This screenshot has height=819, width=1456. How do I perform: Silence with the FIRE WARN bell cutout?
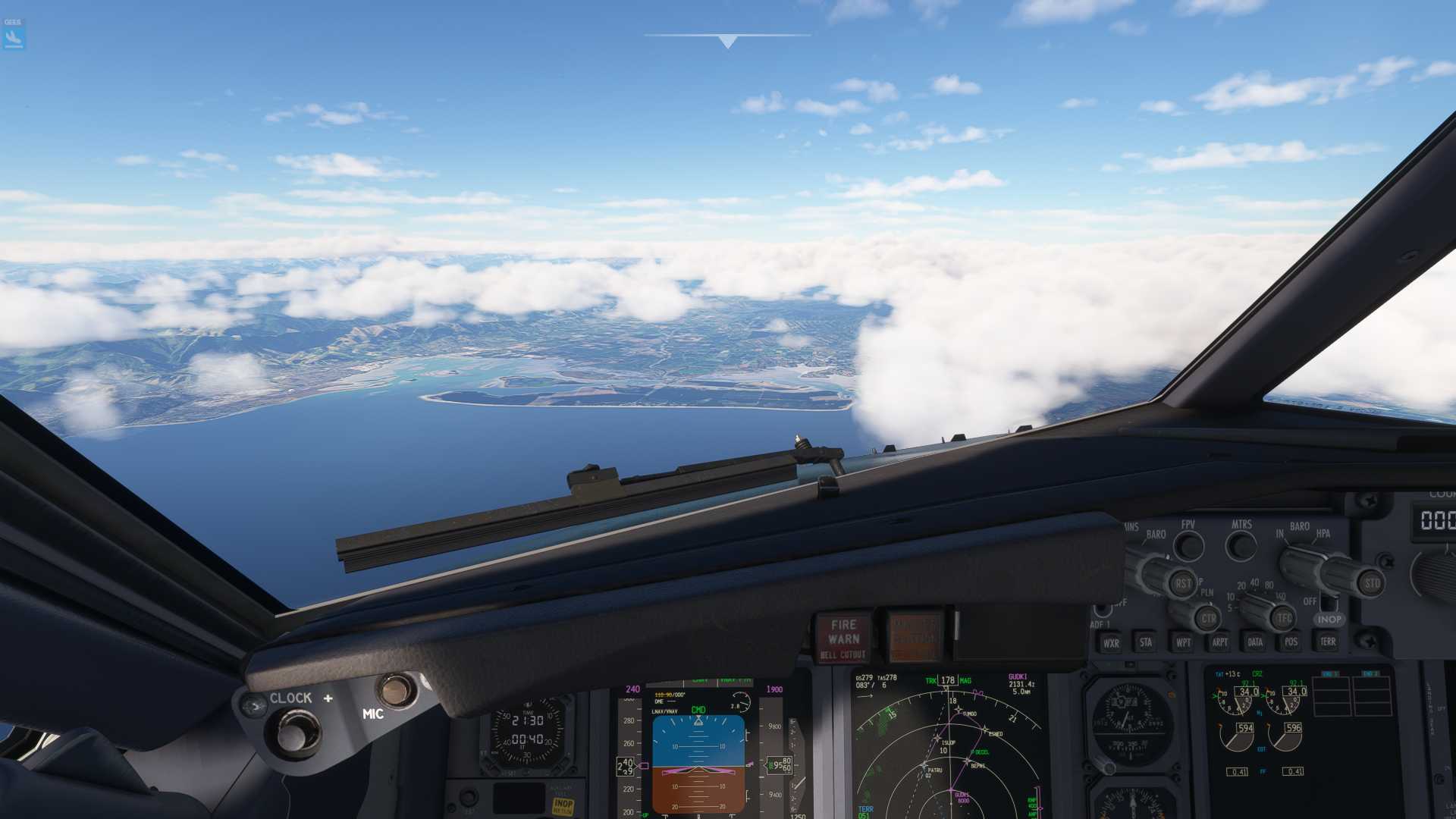tap(843, 639)
